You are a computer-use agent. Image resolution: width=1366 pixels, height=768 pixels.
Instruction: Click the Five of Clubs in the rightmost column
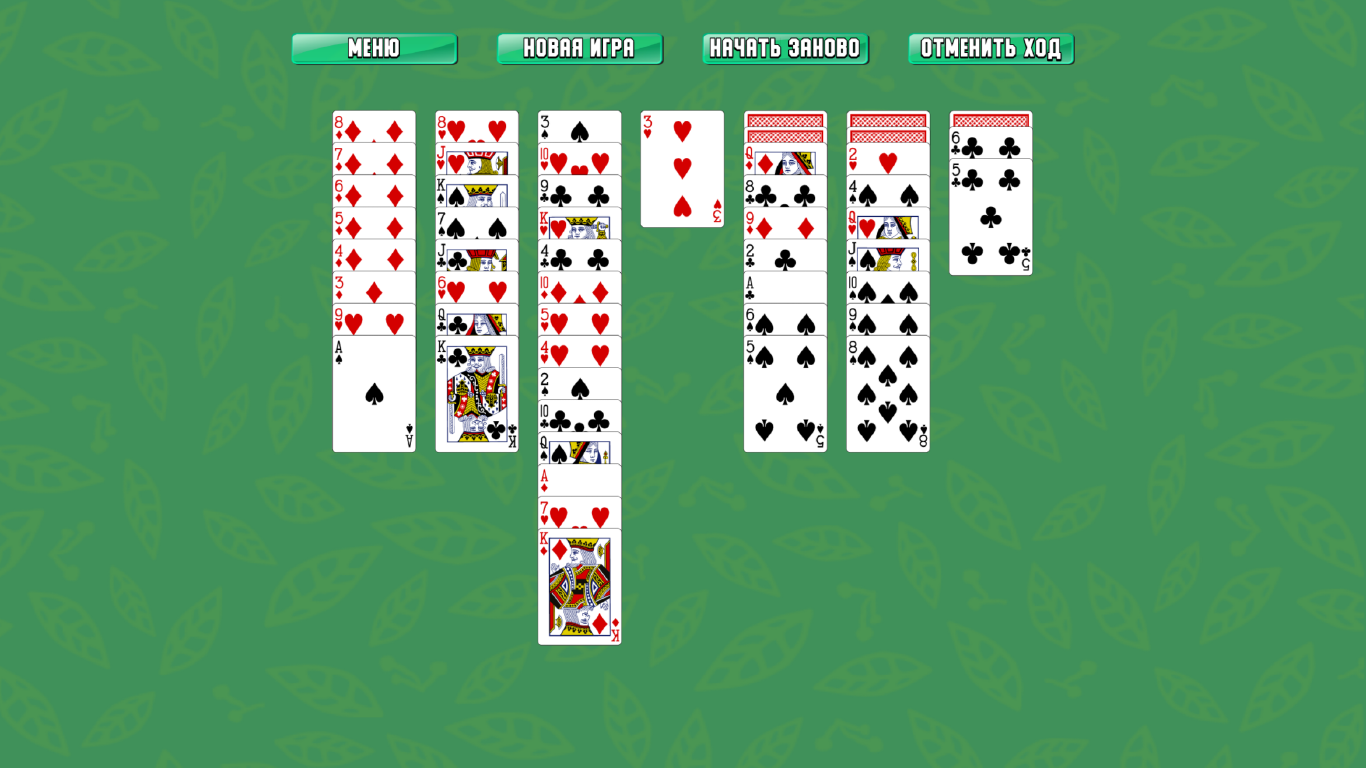click(990, 215)
